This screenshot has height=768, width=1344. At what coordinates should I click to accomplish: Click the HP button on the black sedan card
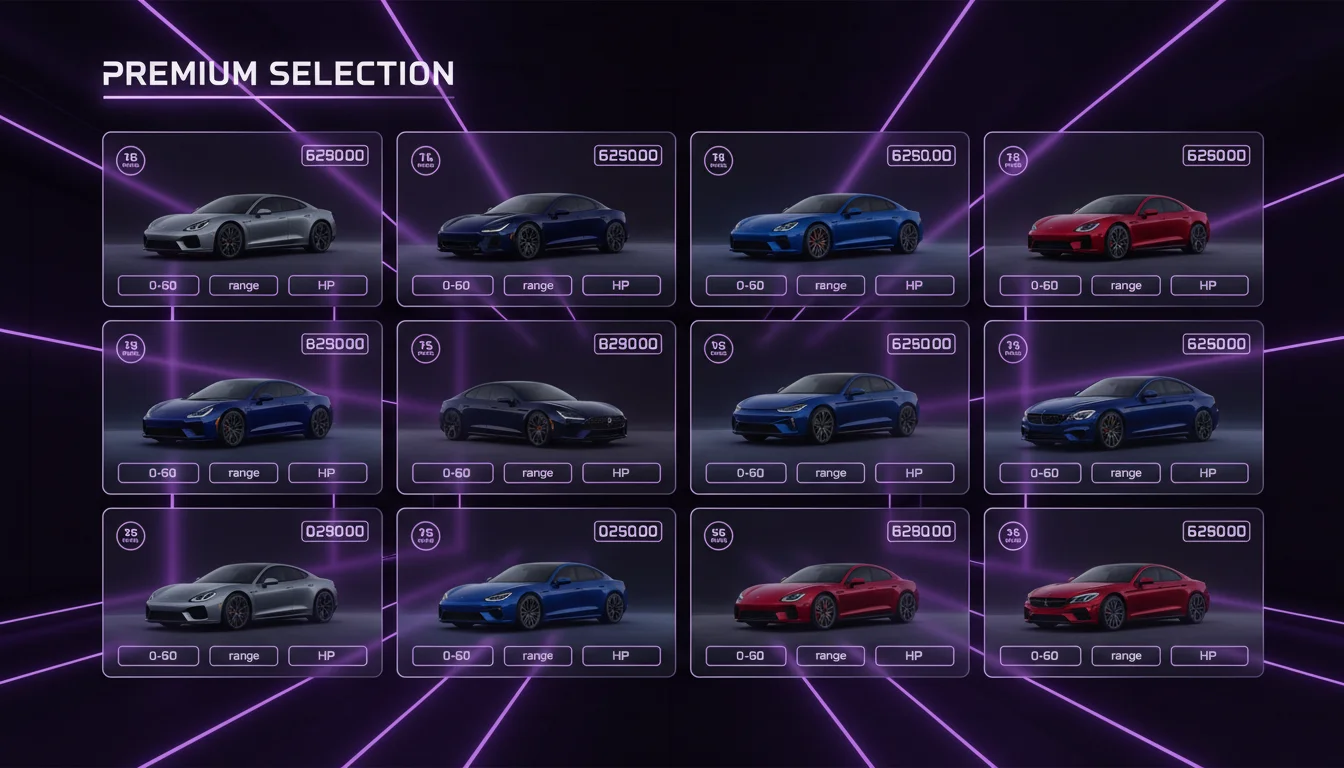(621, 472)
